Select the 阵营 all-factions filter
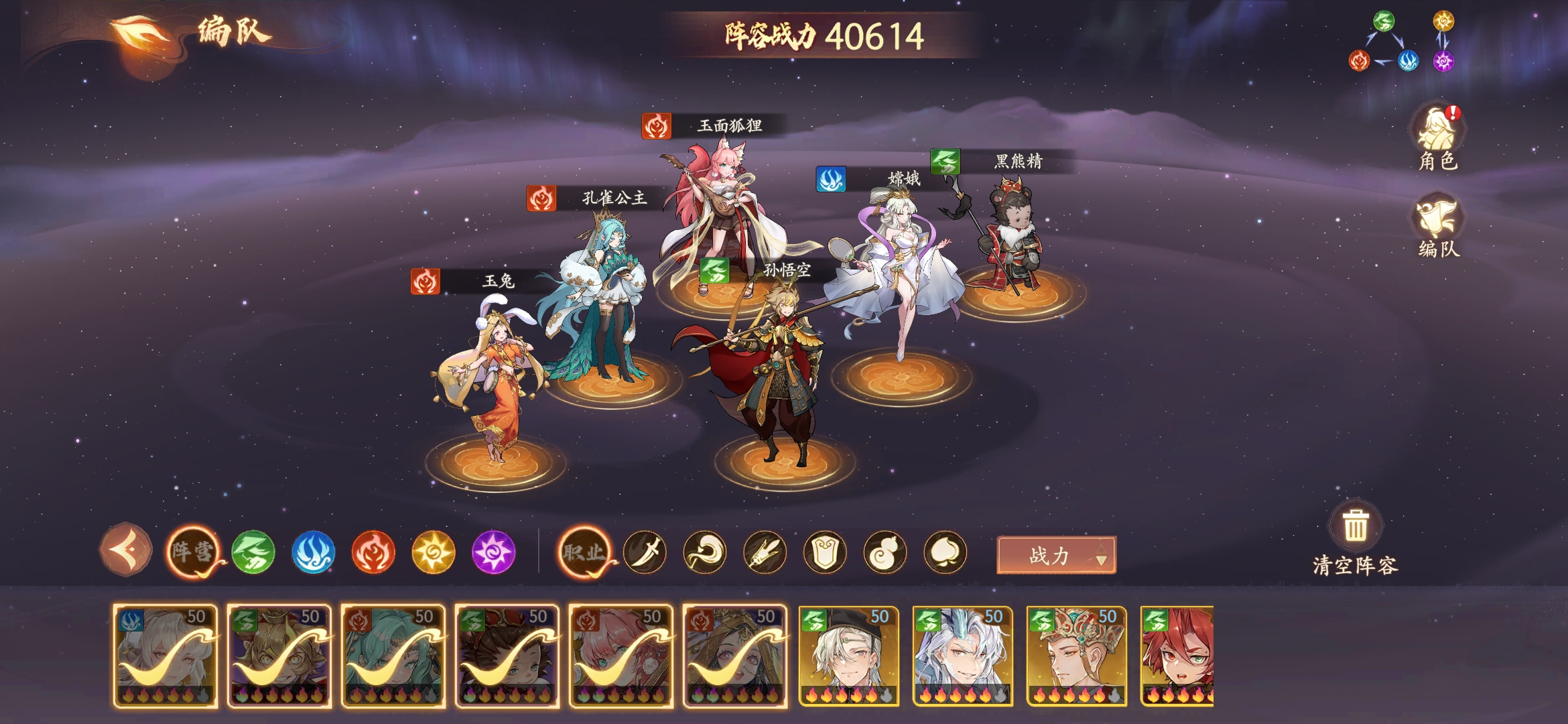Viewport: 1568px width, 724px height. 193,552
